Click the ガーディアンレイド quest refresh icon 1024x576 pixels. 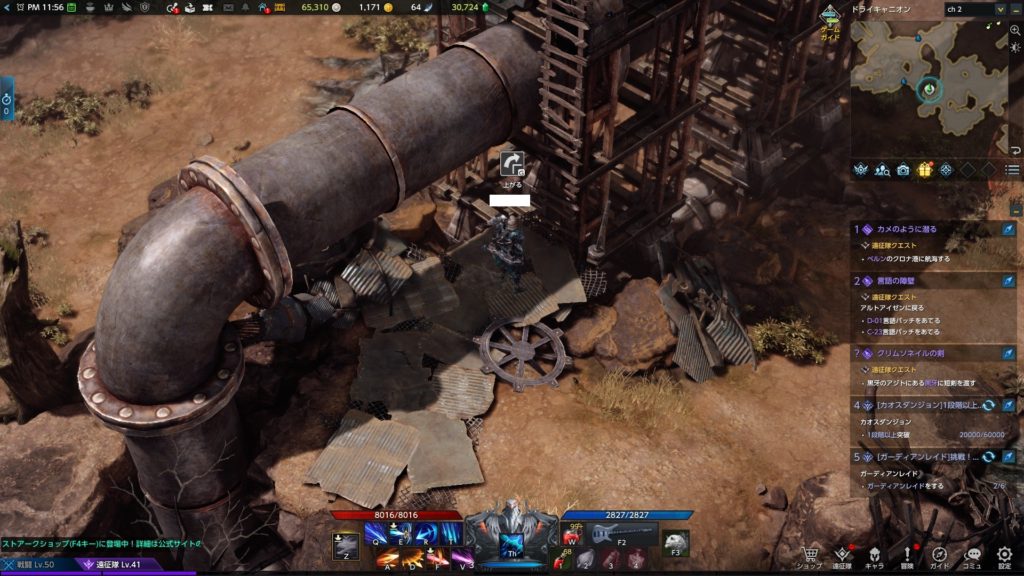[x=989, y=456]
